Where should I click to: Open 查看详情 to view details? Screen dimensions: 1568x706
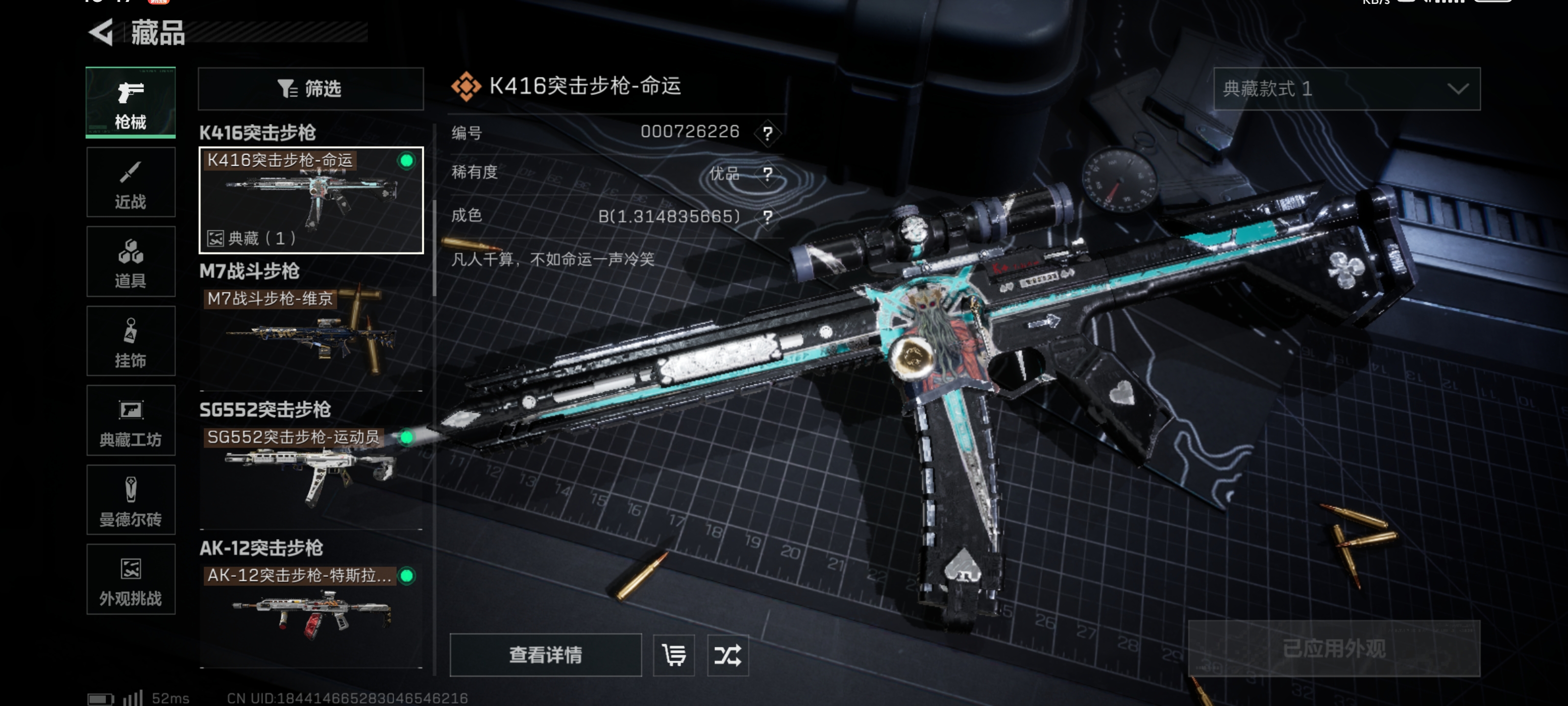click(545, 655)
